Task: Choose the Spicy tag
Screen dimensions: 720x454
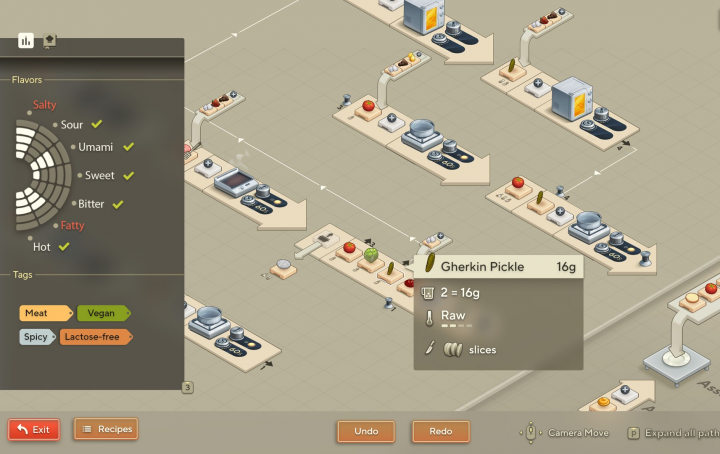Action: 36,336
